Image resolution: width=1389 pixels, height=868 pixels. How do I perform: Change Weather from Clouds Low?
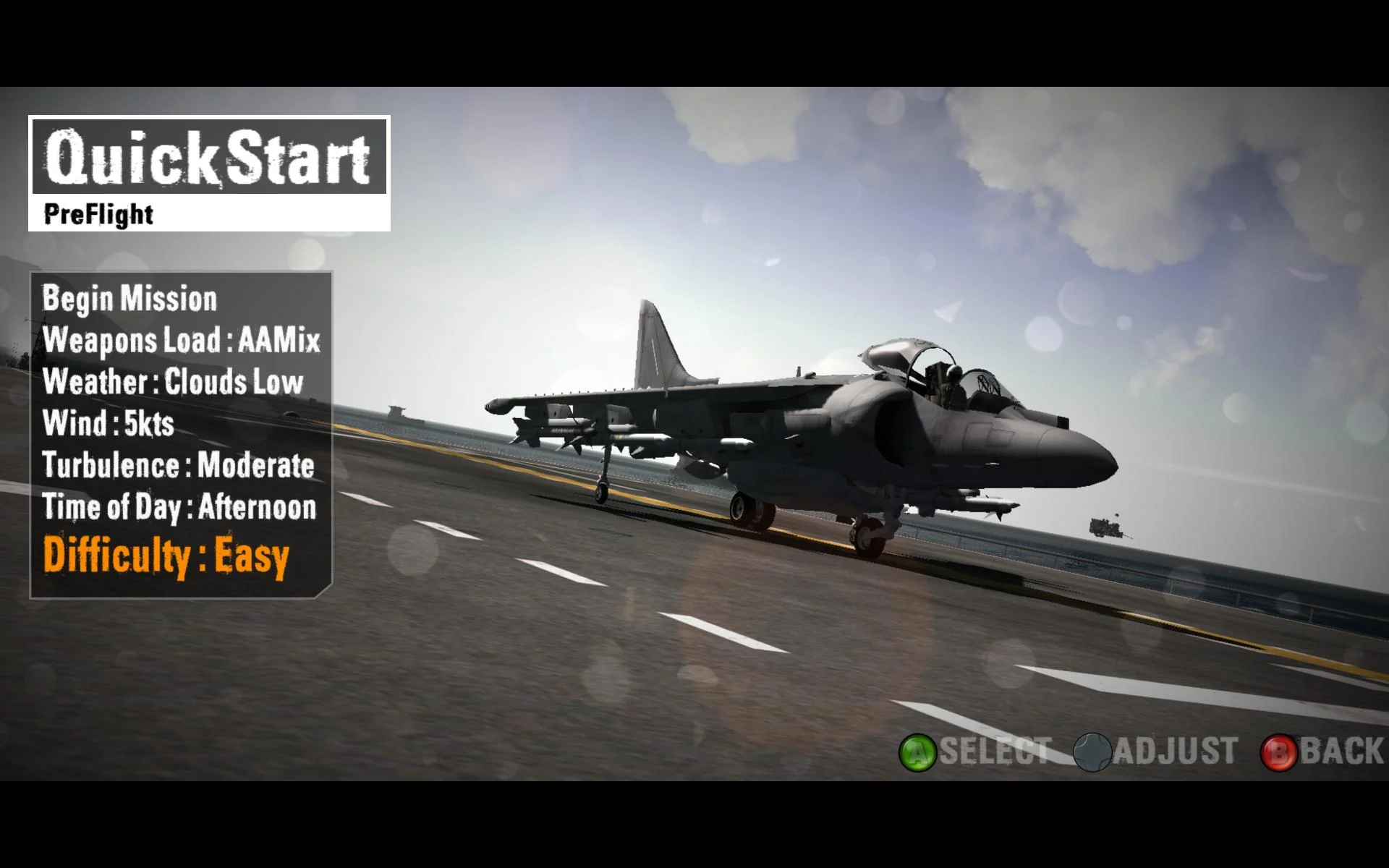click(x=171, y=382)
